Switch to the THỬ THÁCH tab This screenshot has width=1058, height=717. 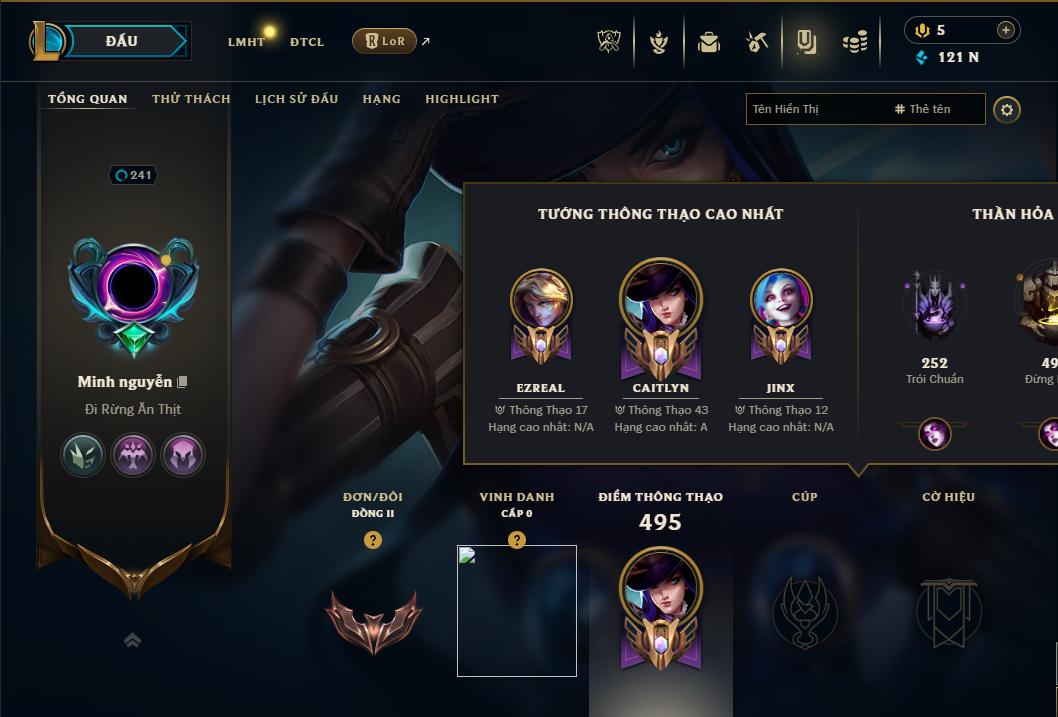[x=191, y=99]
